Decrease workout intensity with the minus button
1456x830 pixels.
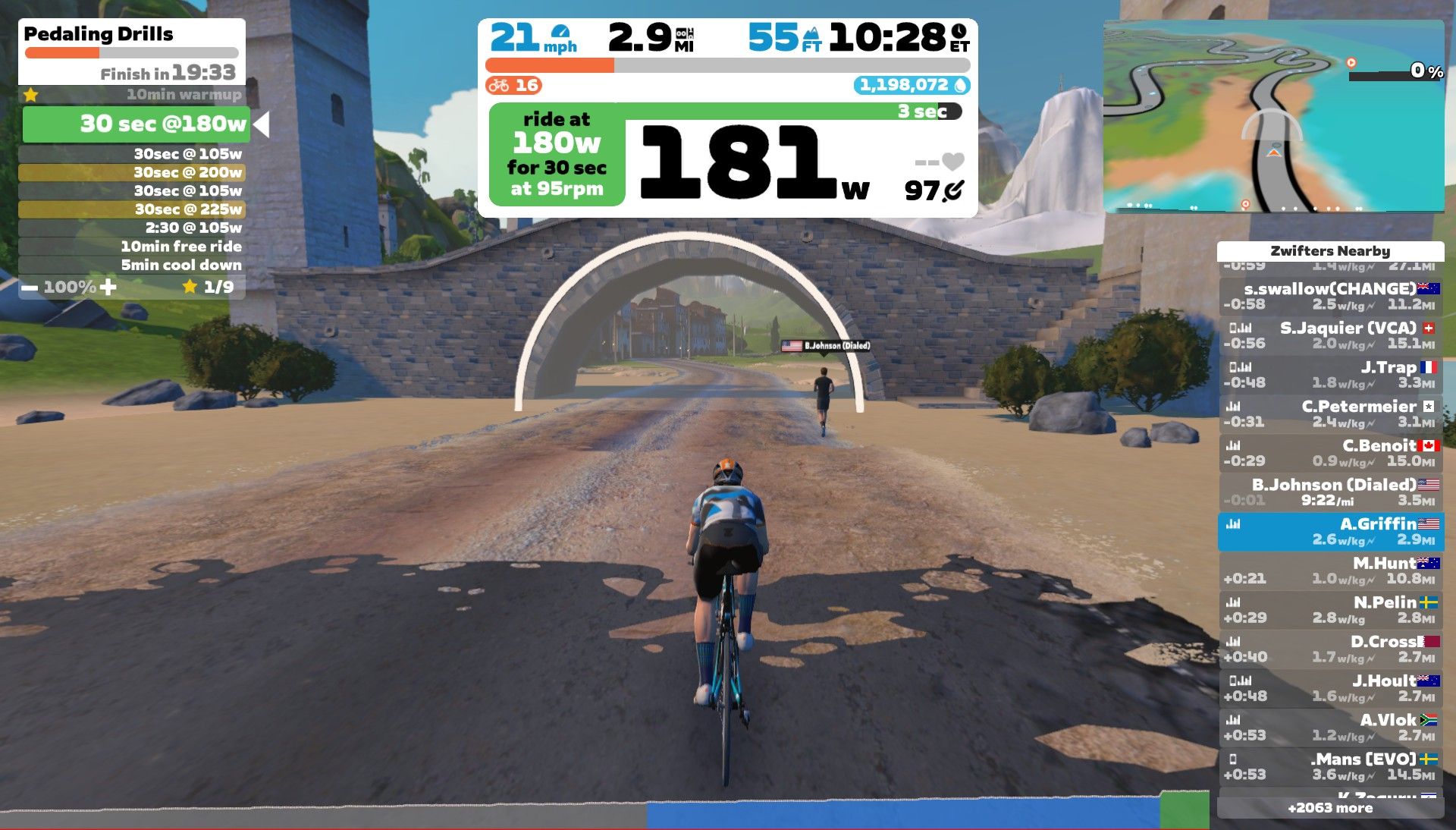[30, 288]
